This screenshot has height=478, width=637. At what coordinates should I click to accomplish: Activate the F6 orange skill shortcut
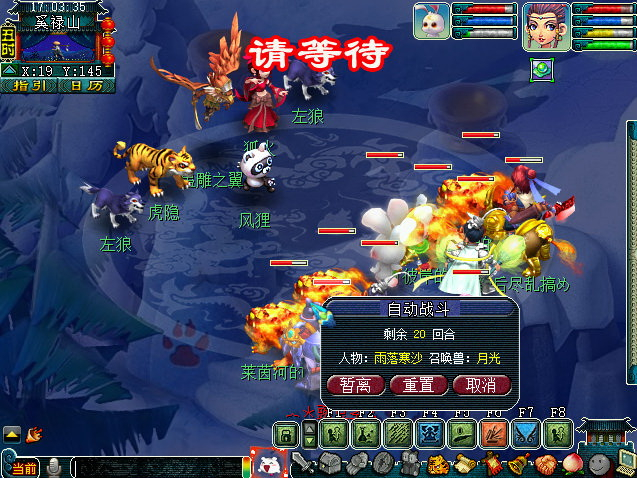(494, 434)
